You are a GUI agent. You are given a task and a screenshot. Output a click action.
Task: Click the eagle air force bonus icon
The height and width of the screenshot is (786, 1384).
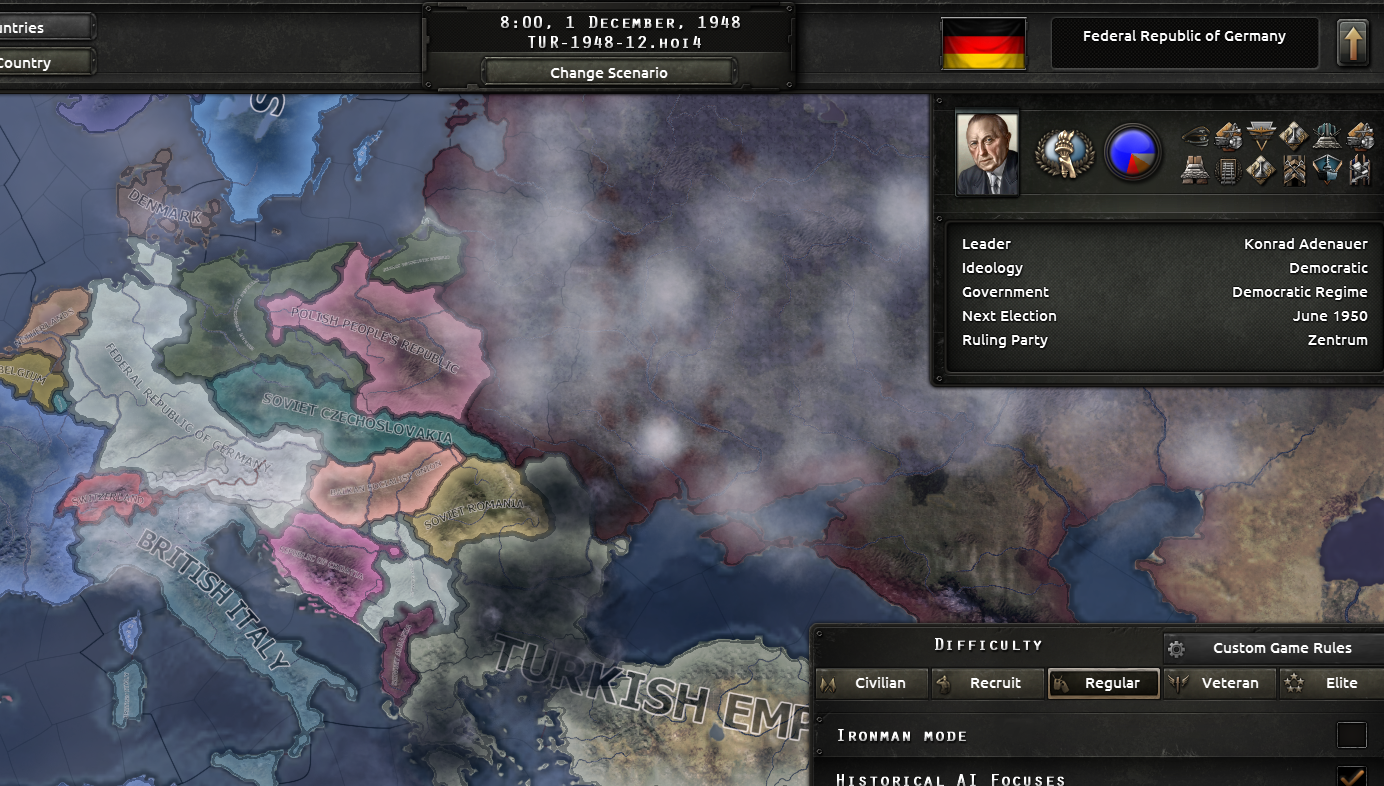(1261, 135)
